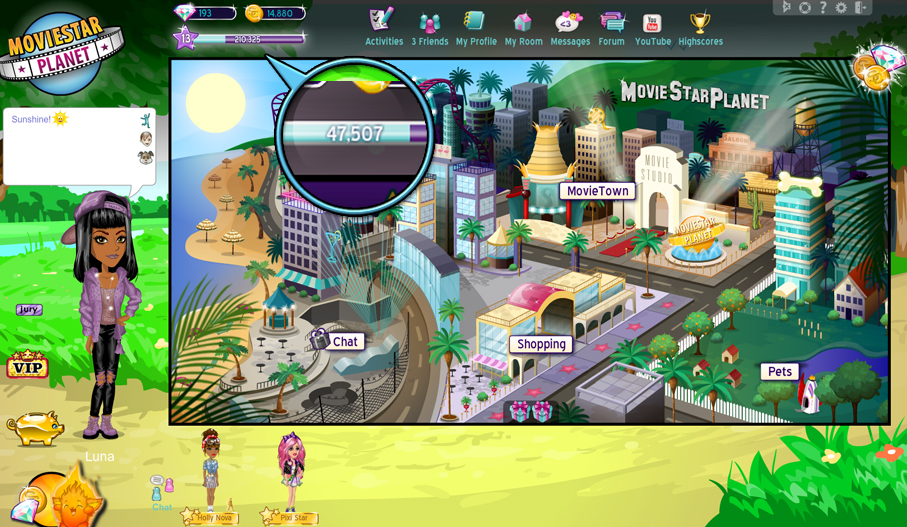Screen dimensions: 907x527
Task: Select friend Pixi Star's avatar
Action: click(x=291, y=470)
